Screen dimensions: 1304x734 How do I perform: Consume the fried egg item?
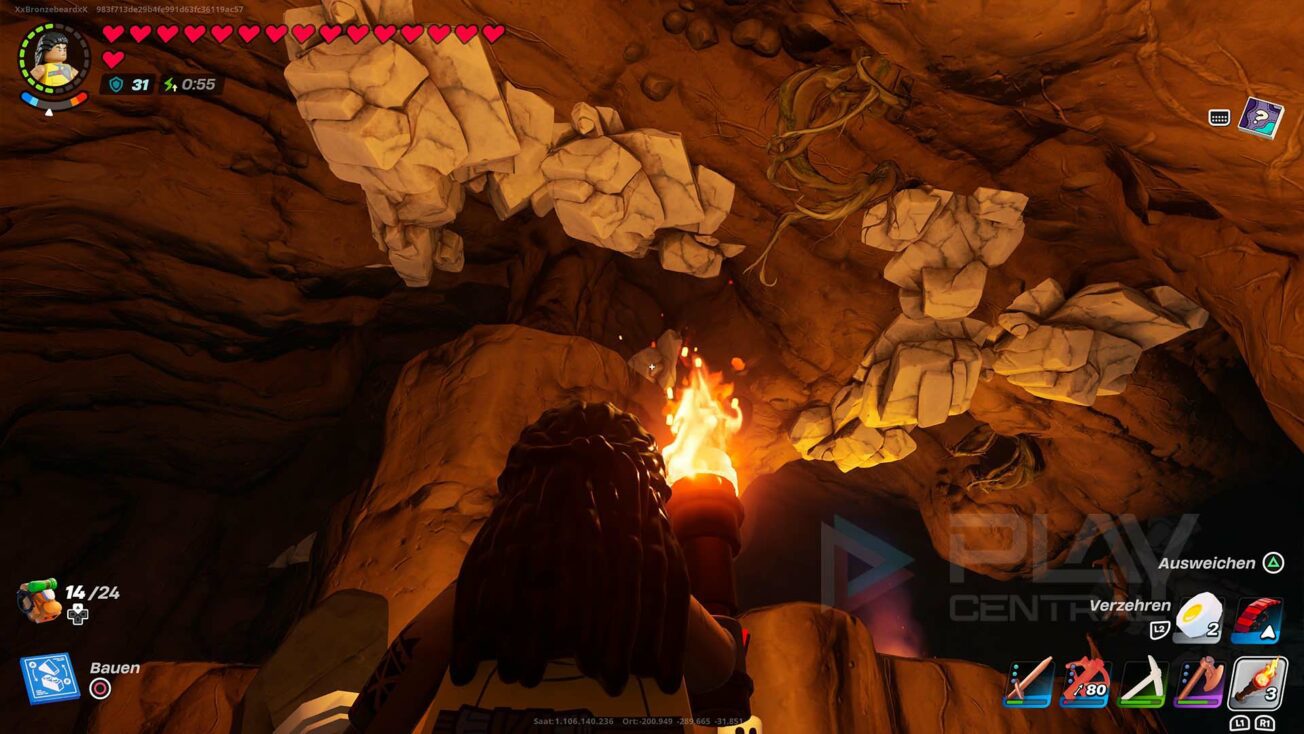tap(1200, 619)
